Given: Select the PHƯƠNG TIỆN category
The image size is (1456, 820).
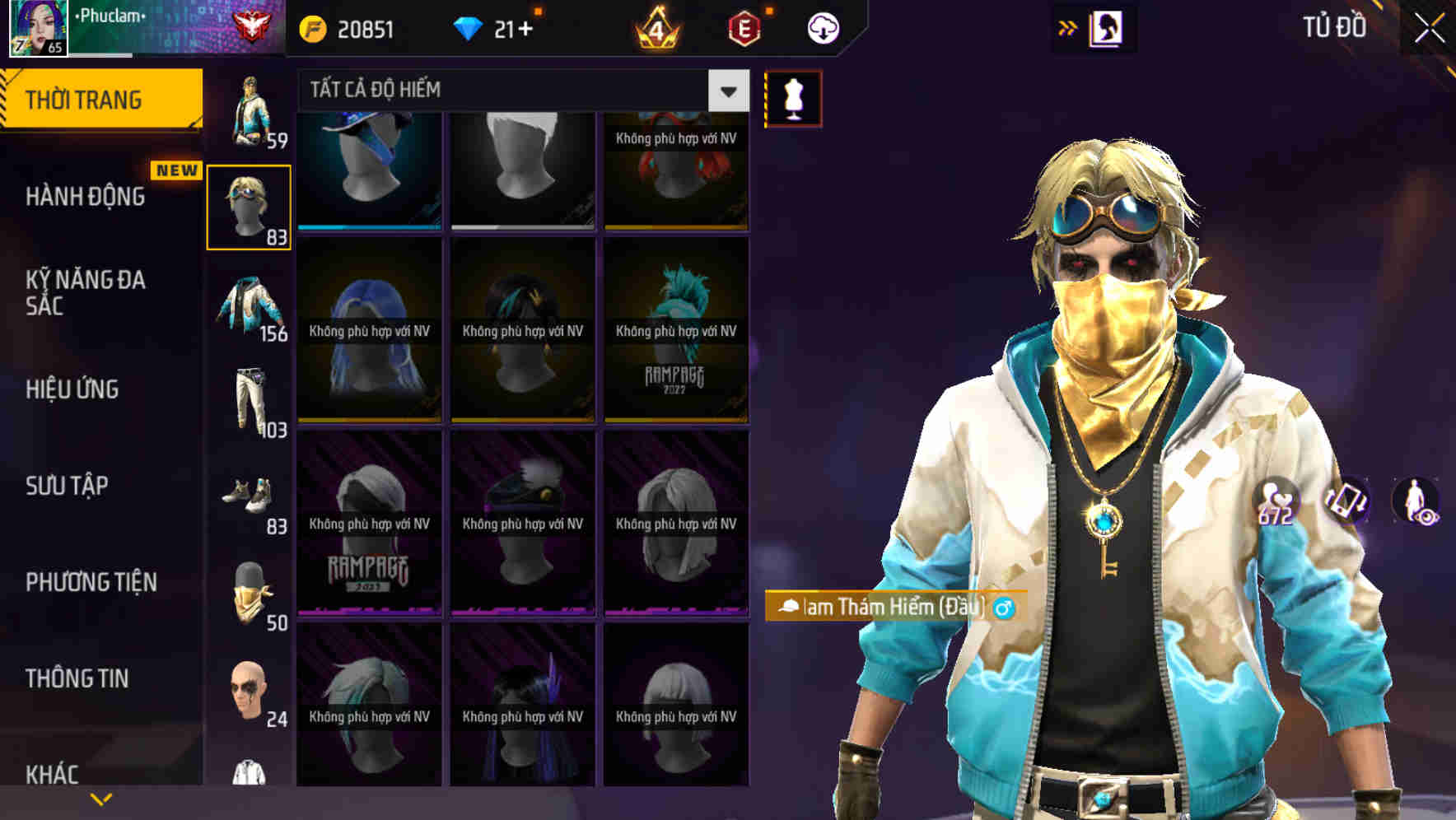Looking at the screenshot, I should (x=91, y=582).
